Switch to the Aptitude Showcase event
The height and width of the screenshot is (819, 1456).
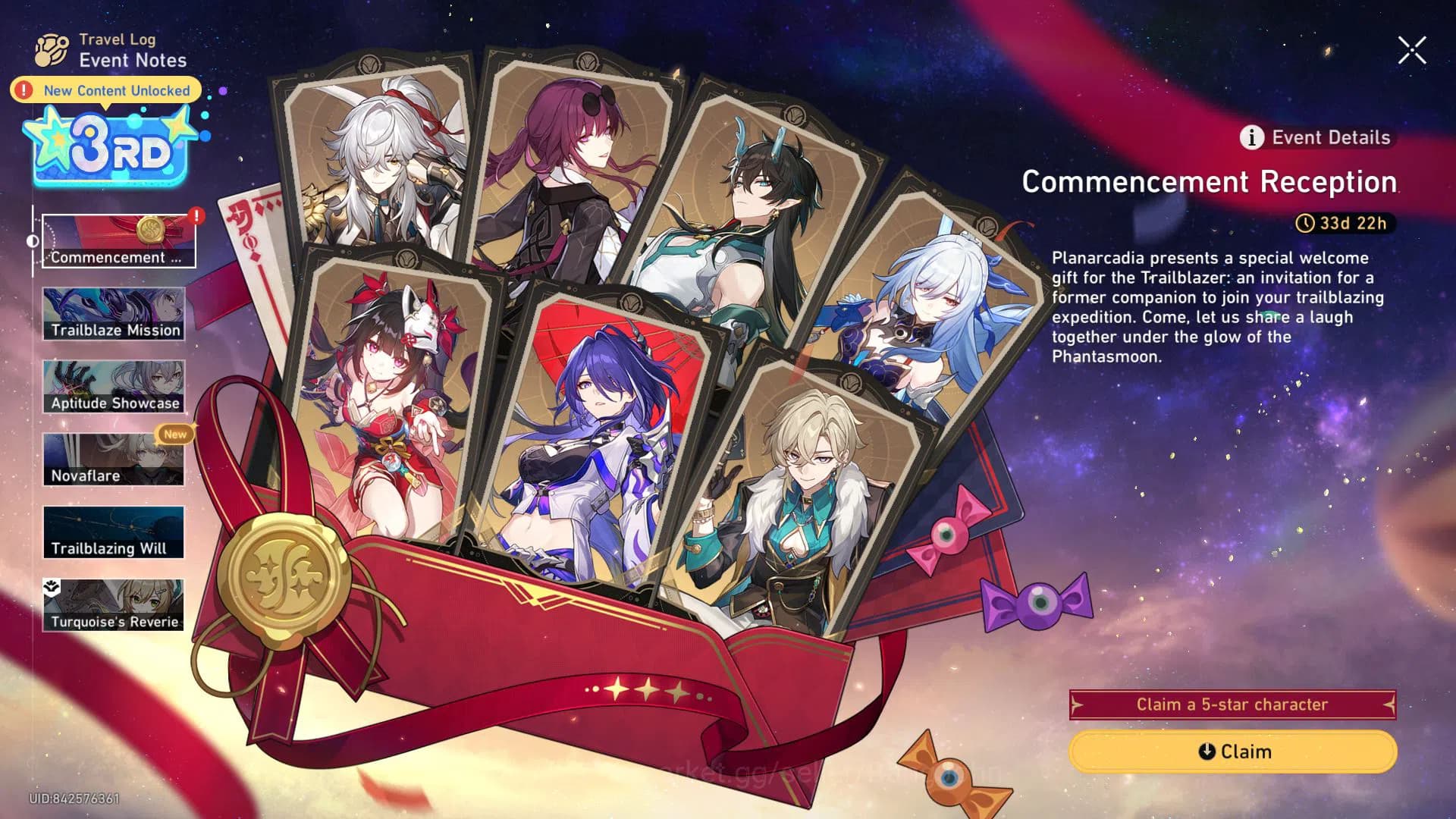pos(114,385)
